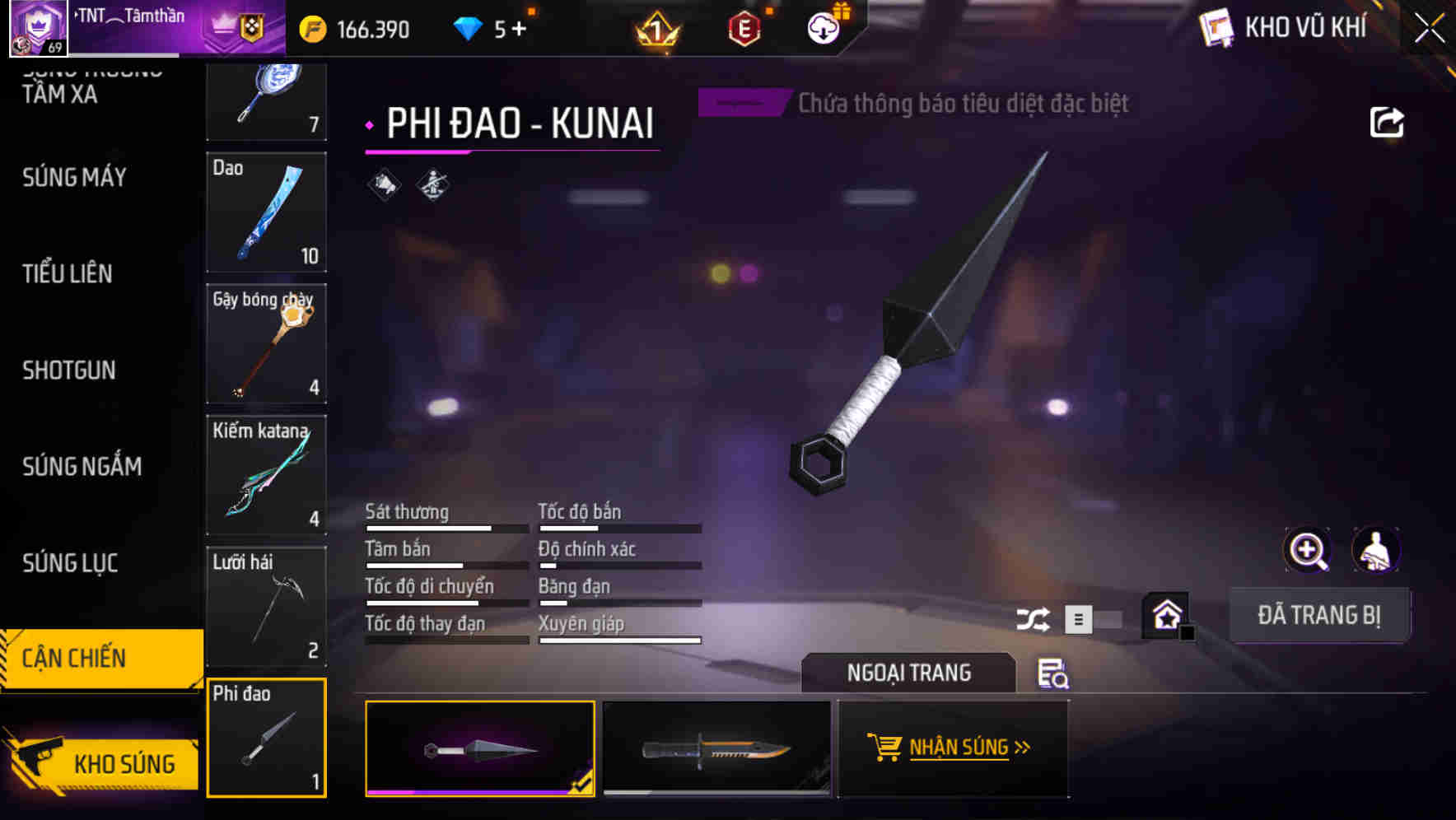Viewport: 1456px width, 820px height.
Task: Expand the SHOTGUN weapon category
Action: click(70, 370)
